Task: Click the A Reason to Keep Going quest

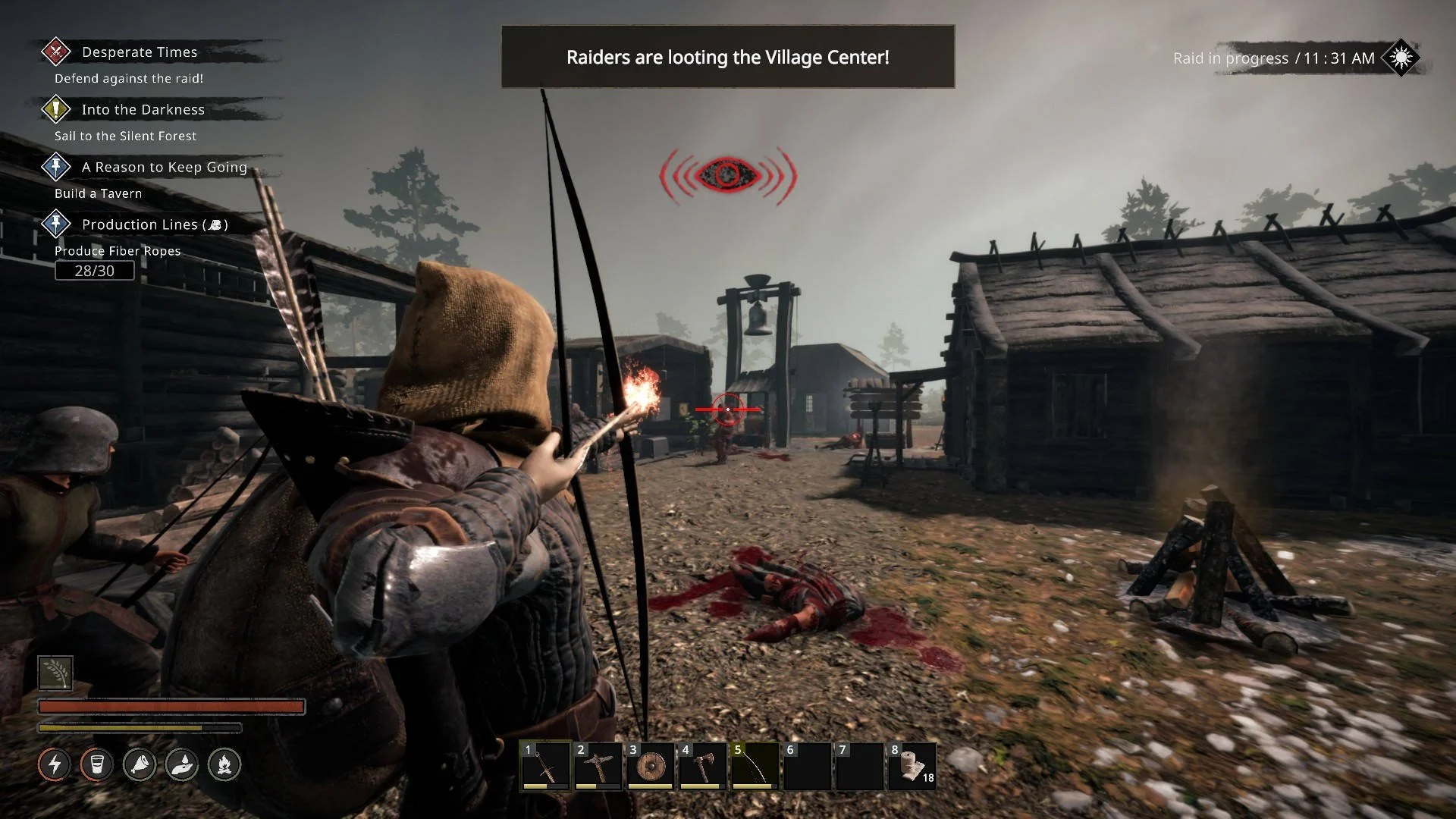Action: pos(164,168)
